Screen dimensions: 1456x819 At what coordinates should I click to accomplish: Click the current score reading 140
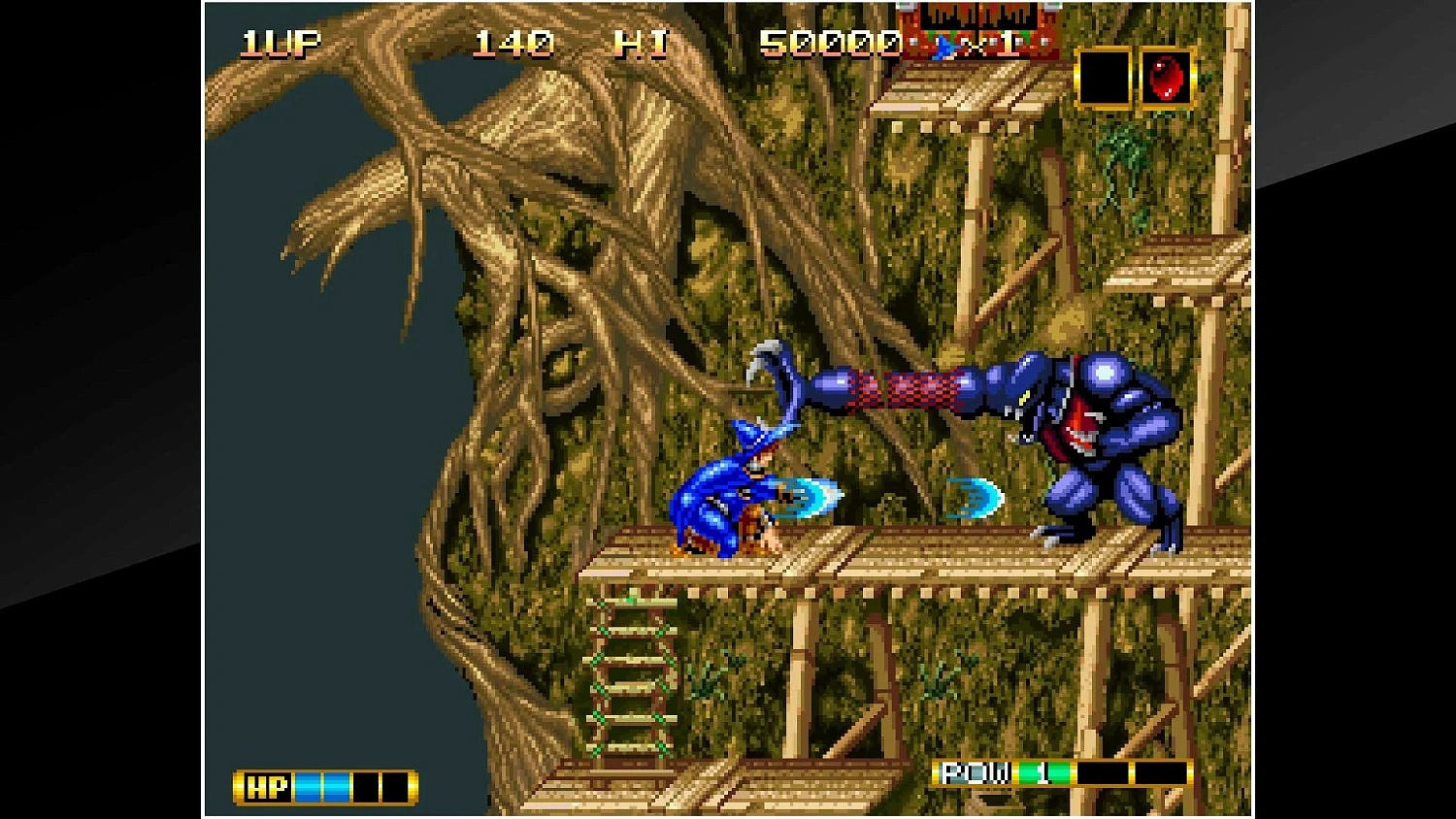513,41
